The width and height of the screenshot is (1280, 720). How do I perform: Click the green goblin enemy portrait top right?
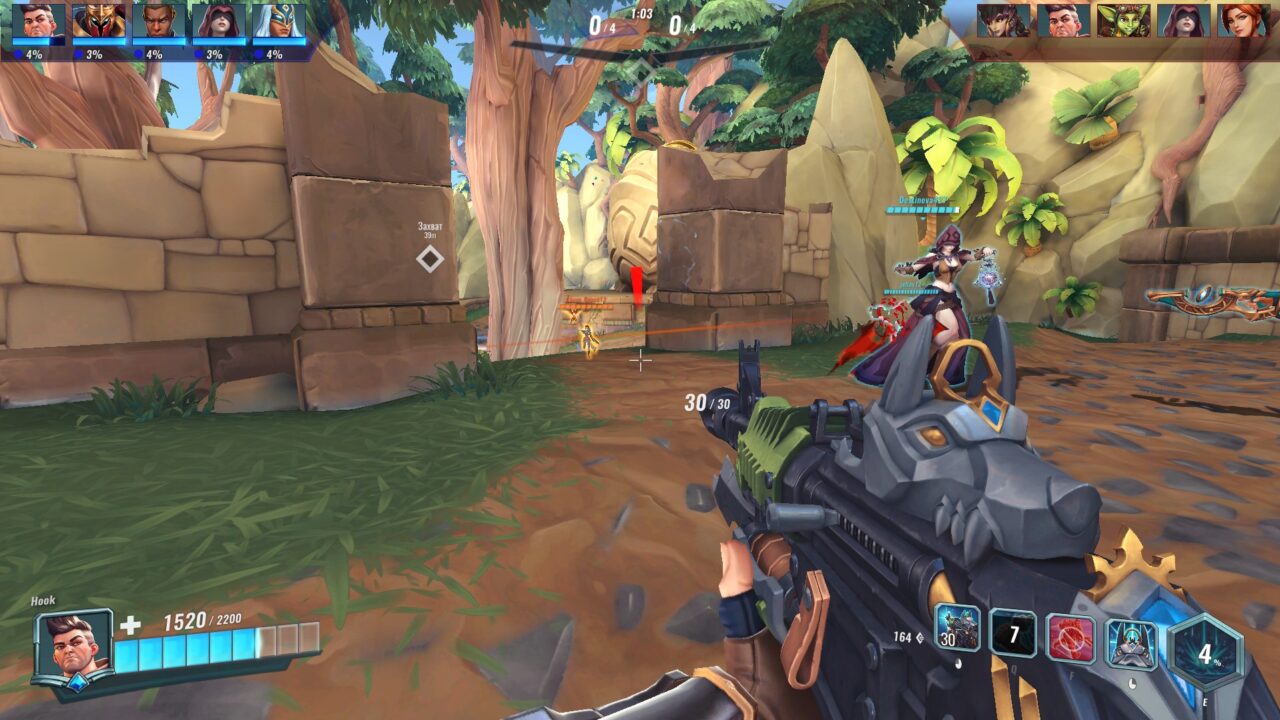point(1121,20)
